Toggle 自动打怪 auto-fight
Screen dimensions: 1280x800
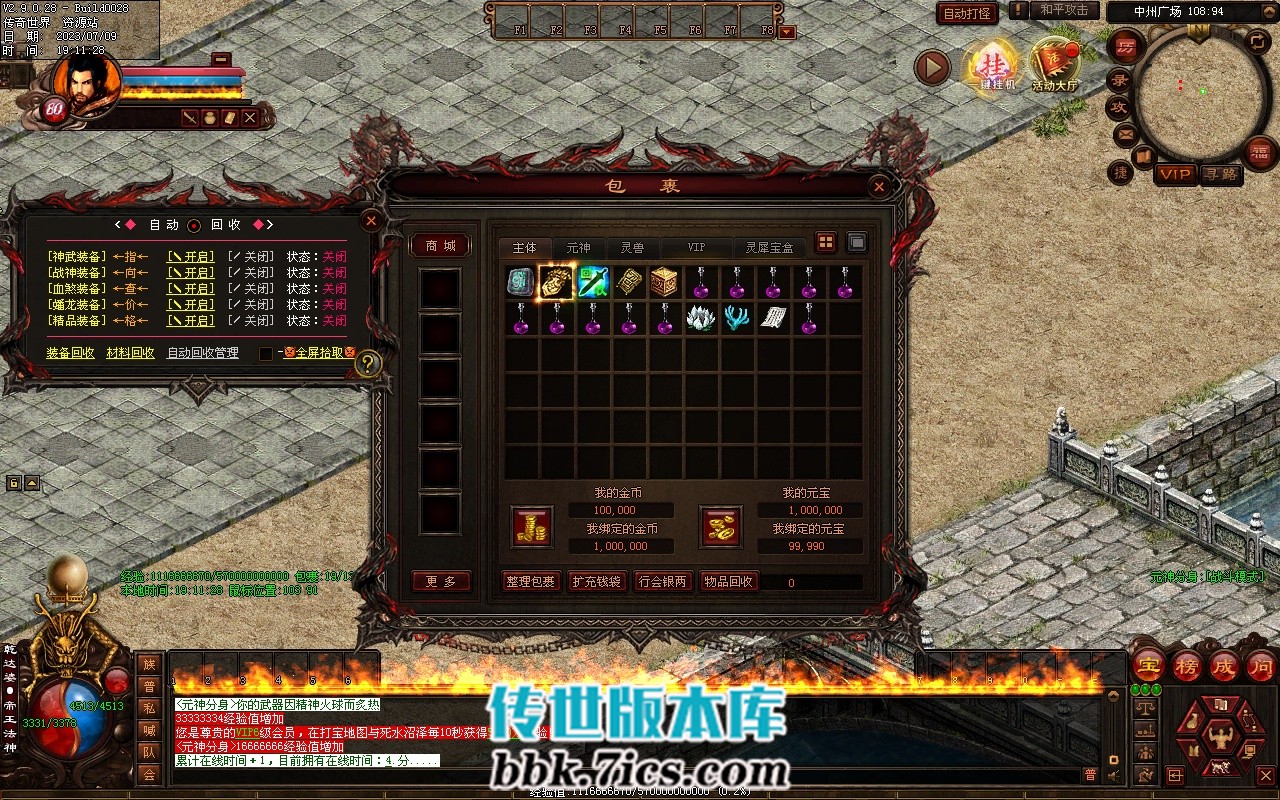967,13
